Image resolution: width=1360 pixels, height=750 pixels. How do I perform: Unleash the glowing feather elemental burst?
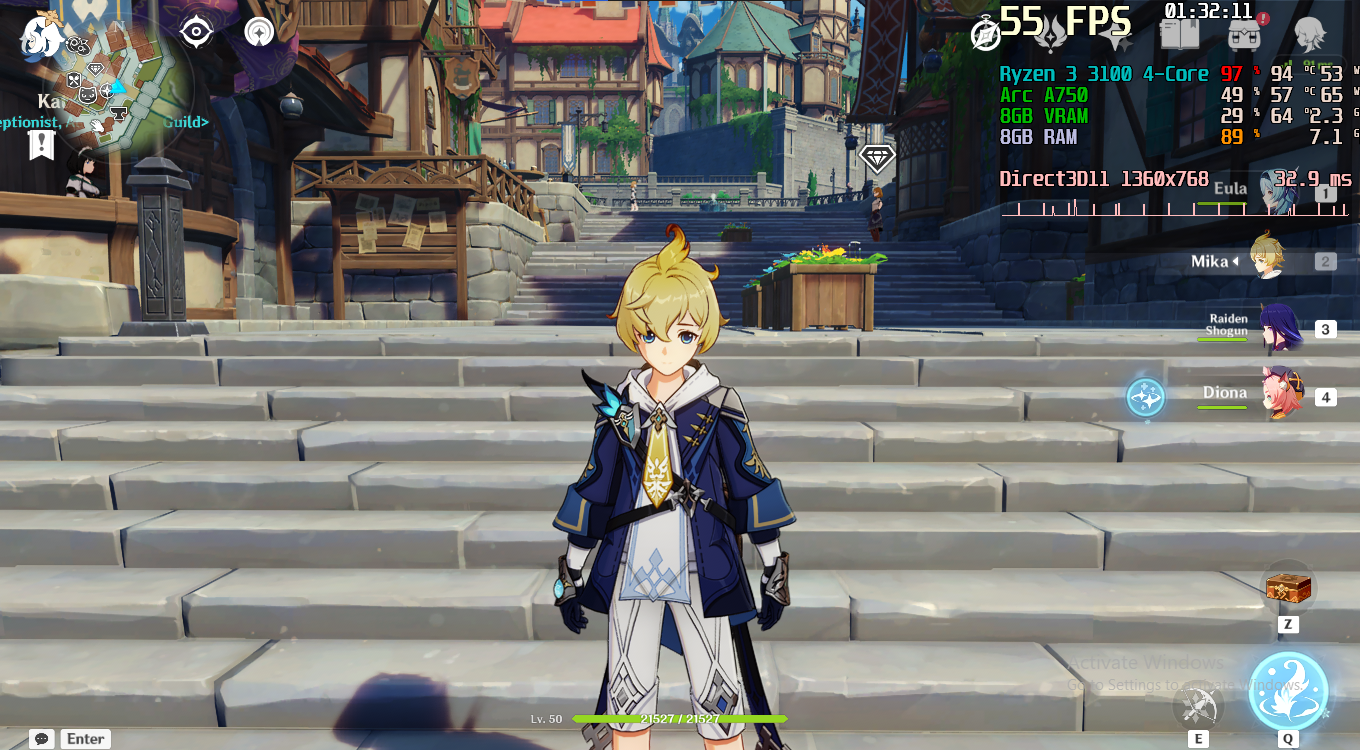[x=1288, y=691]
